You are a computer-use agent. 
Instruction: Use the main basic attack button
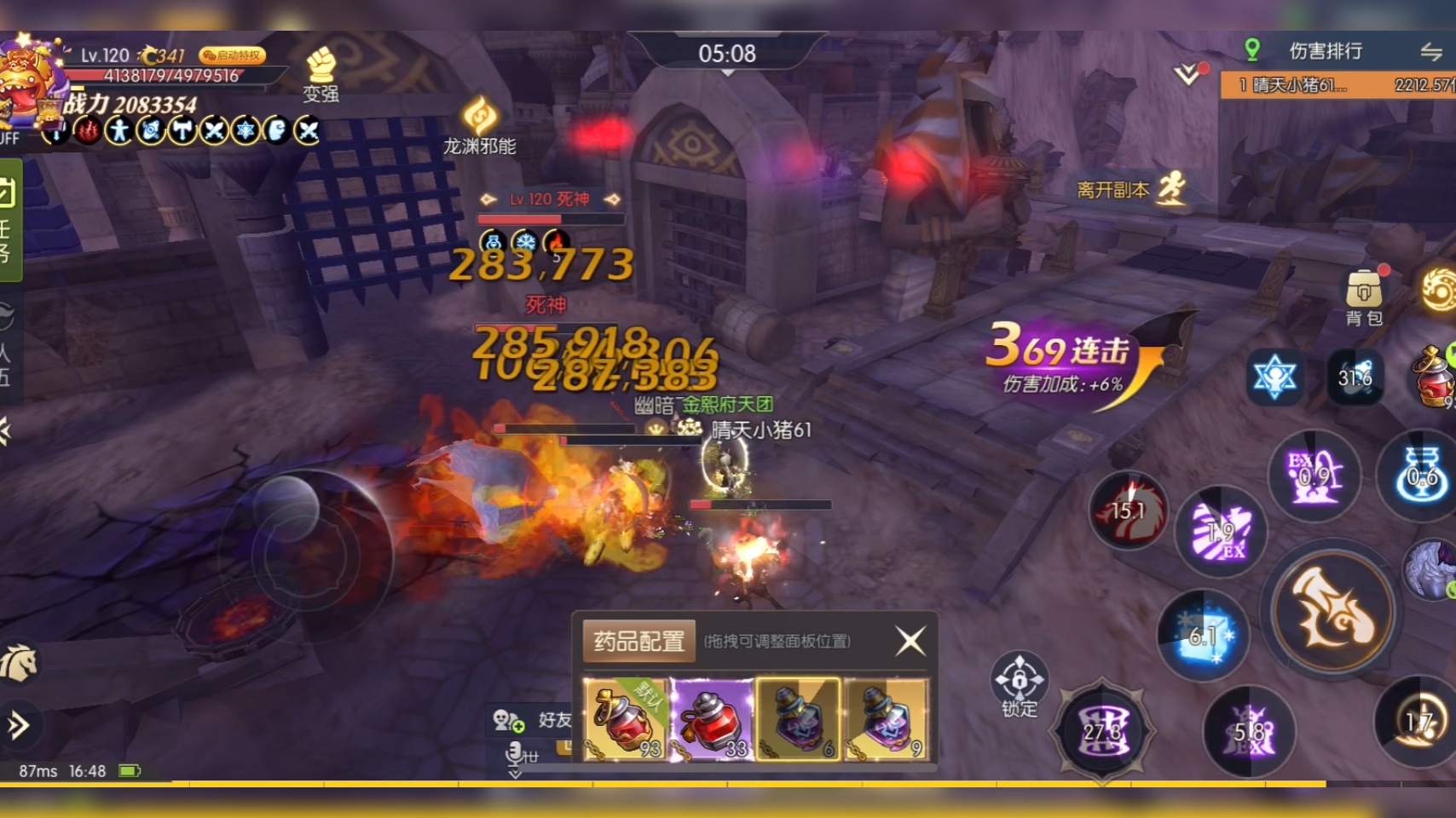click(x=1332, y=609)
